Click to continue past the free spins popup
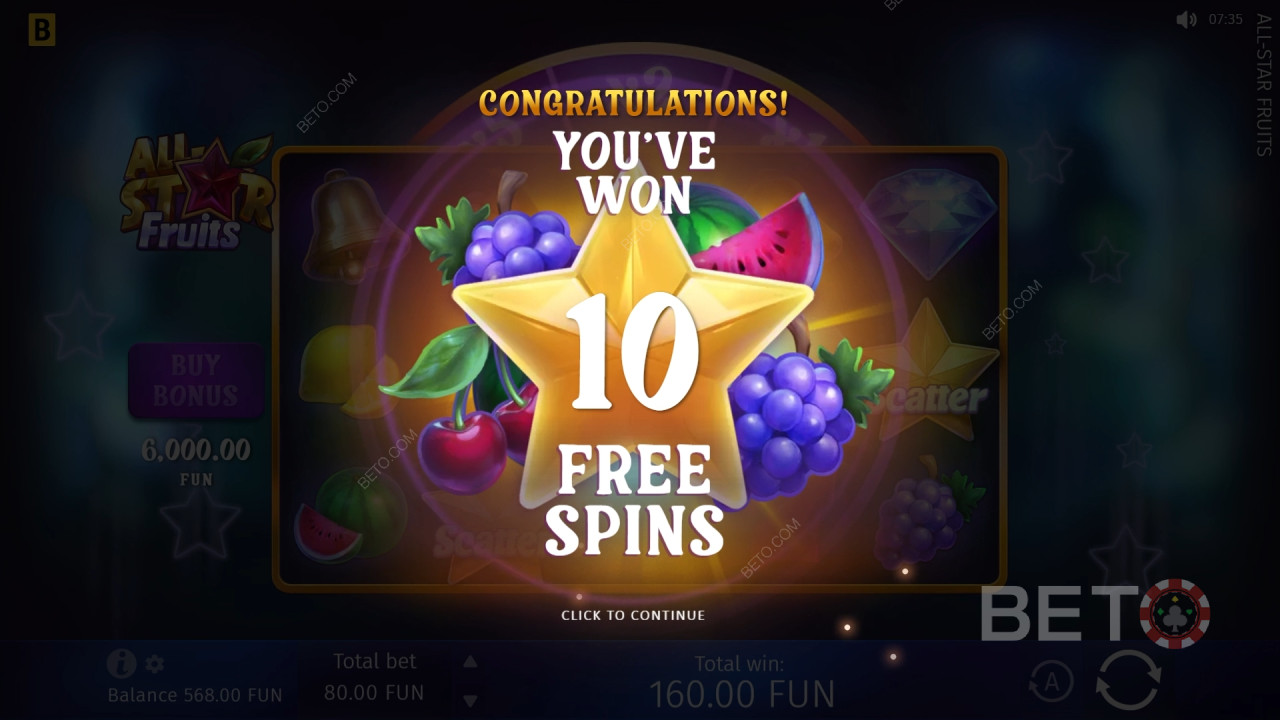 coord(634,615)
